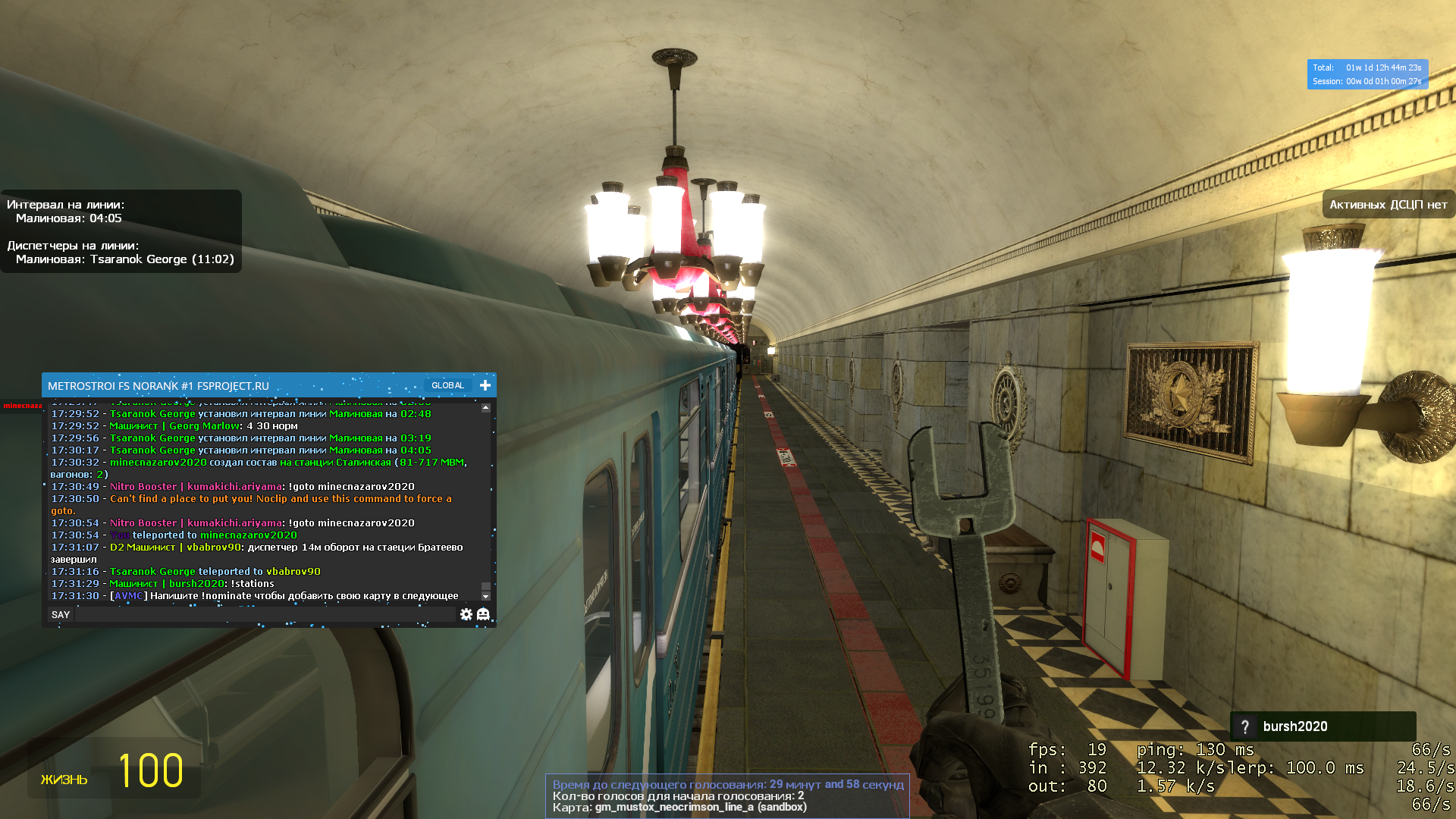The height and width of the screenshot is (819, 1456).
Task: Click vbabrov90 in the dispatcher message
Action: (214, 547)
